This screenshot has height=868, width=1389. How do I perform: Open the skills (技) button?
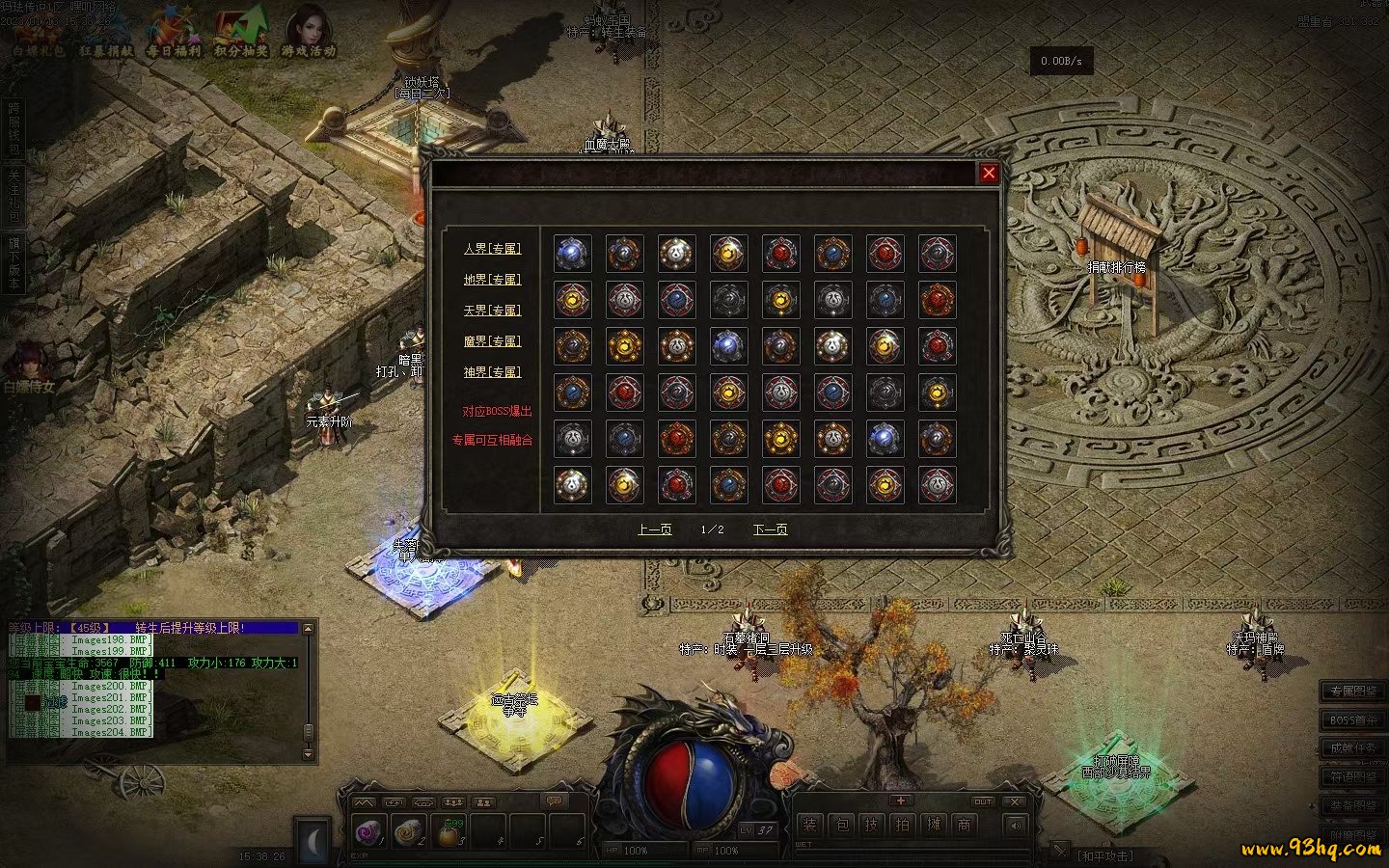click(872, 825)
